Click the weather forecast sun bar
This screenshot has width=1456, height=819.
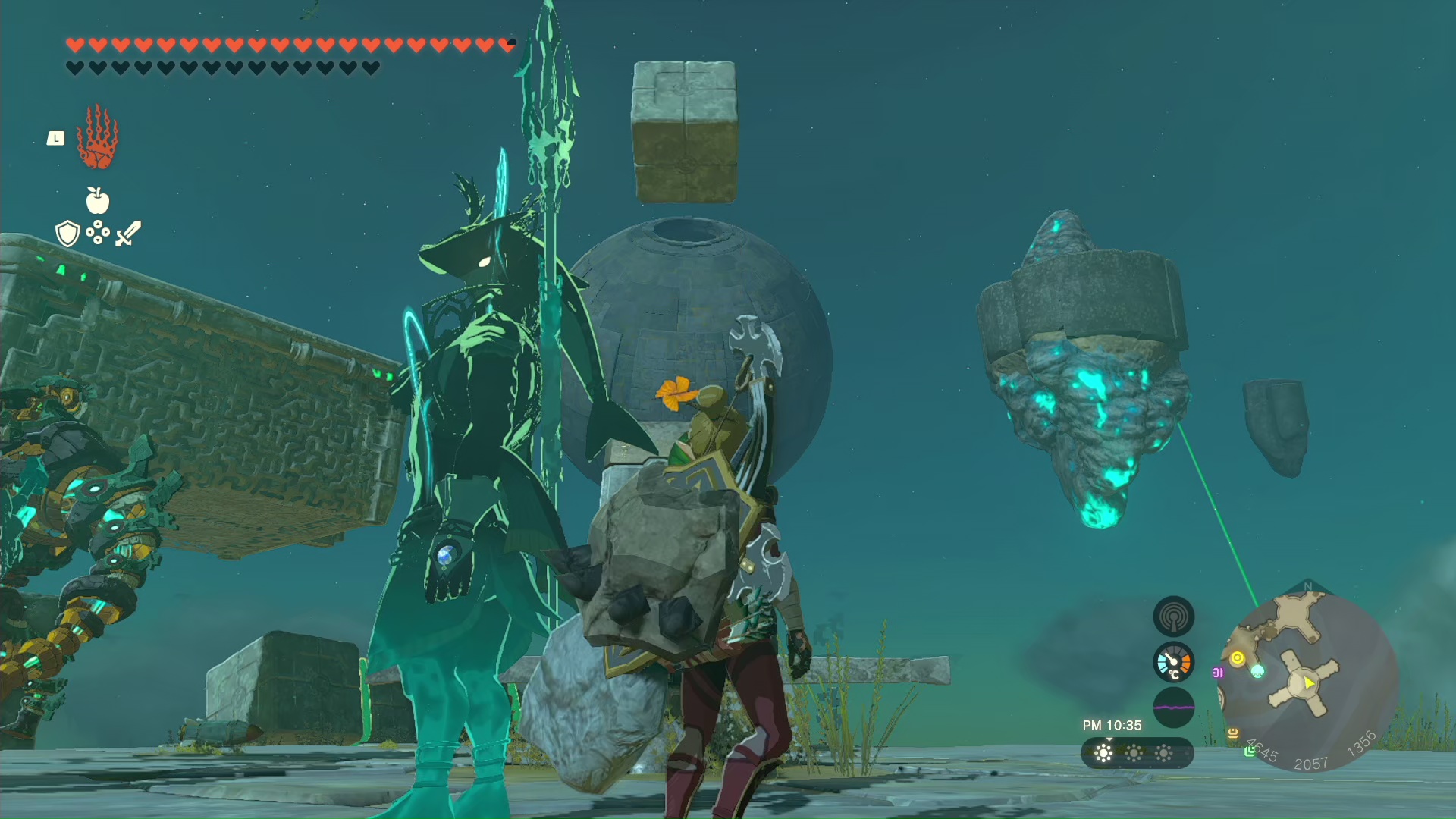coord(1137,753)
